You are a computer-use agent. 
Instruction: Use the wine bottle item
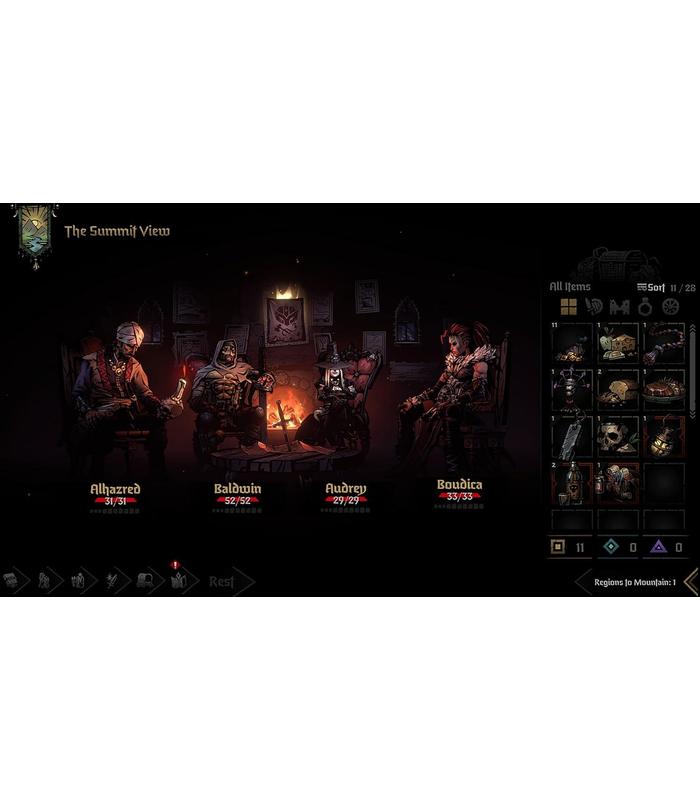(x=572, y=483)
